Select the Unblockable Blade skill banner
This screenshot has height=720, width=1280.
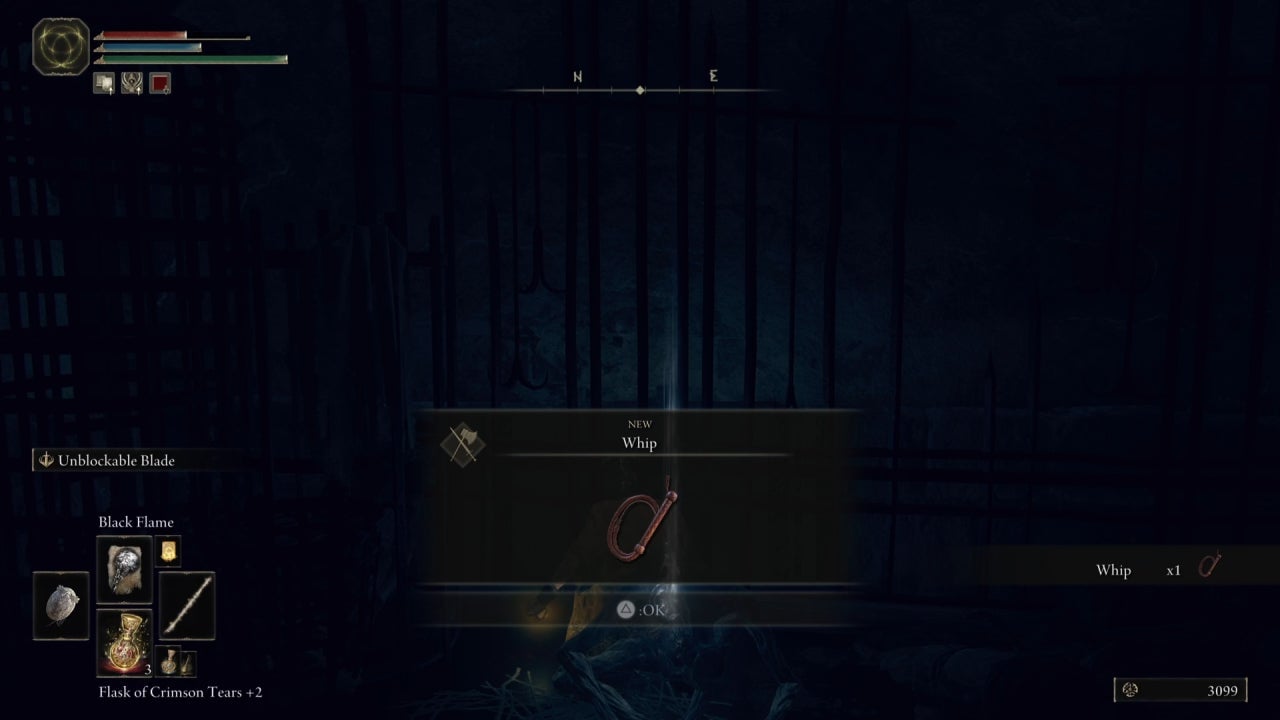[105, 460]
